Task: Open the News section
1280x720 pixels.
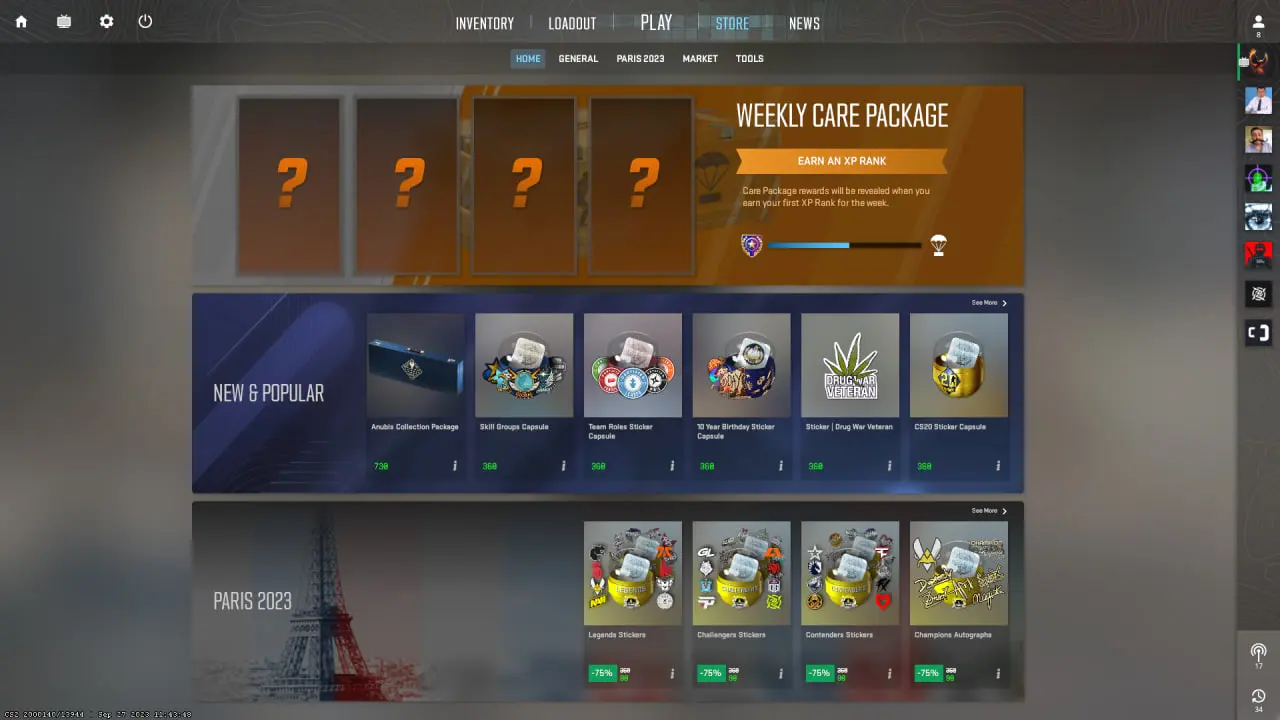Action: [x=804, y=23]
